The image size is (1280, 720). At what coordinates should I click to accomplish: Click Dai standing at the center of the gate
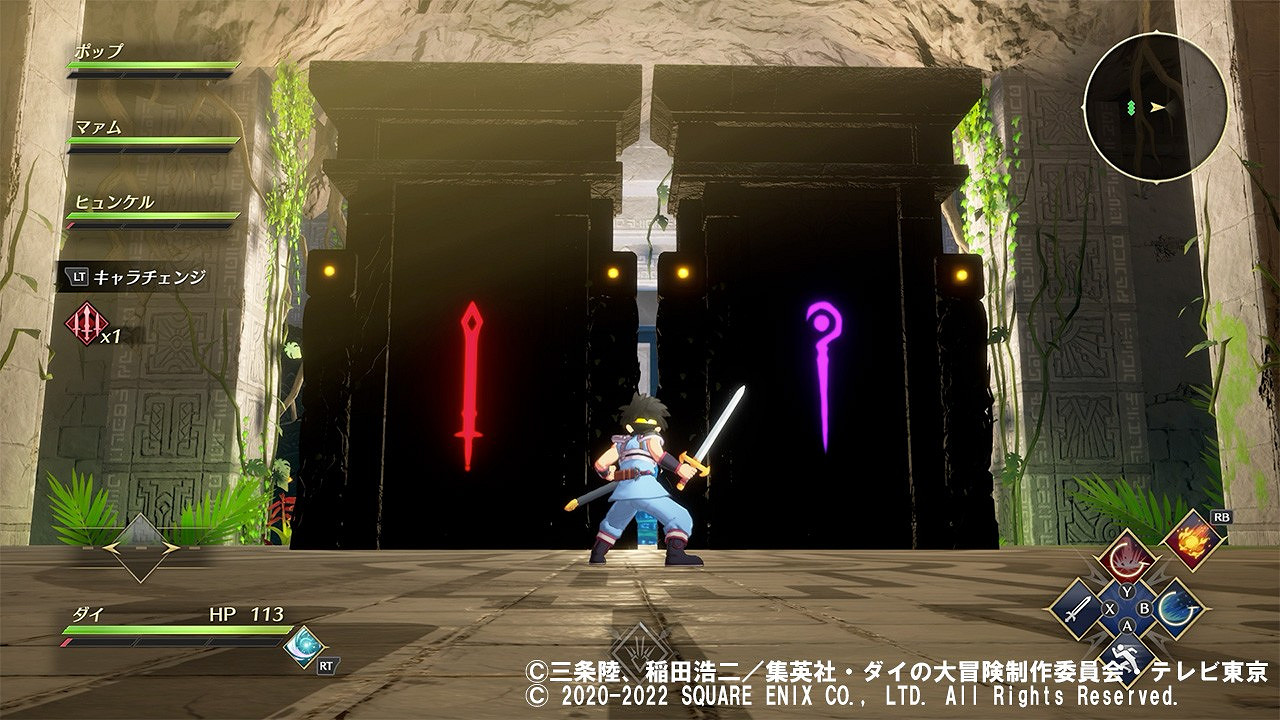click(x=640, y=480)
